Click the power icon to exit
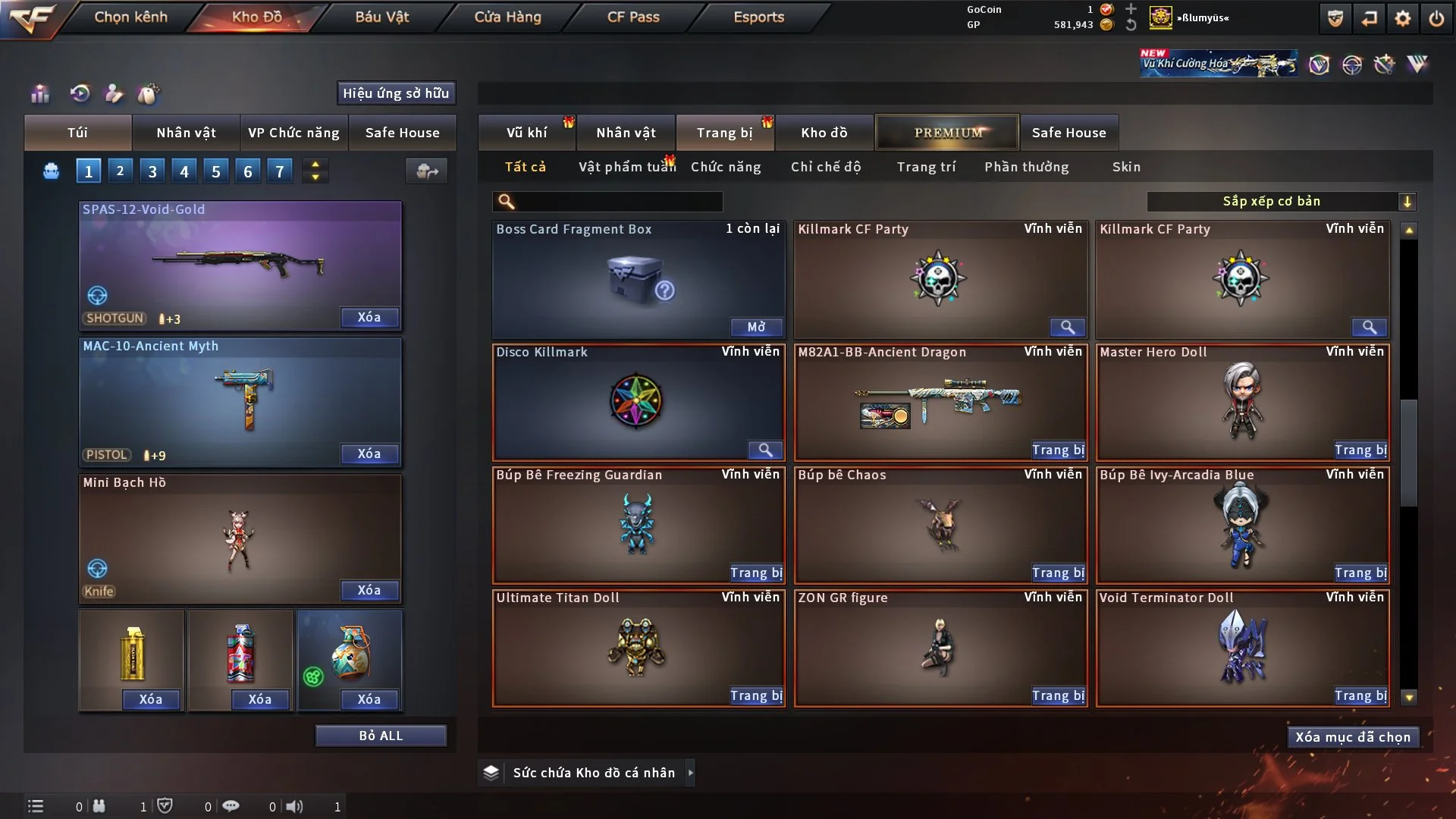The width and height of the screenshot is (1456, 819). click(x=1436, y=18)
